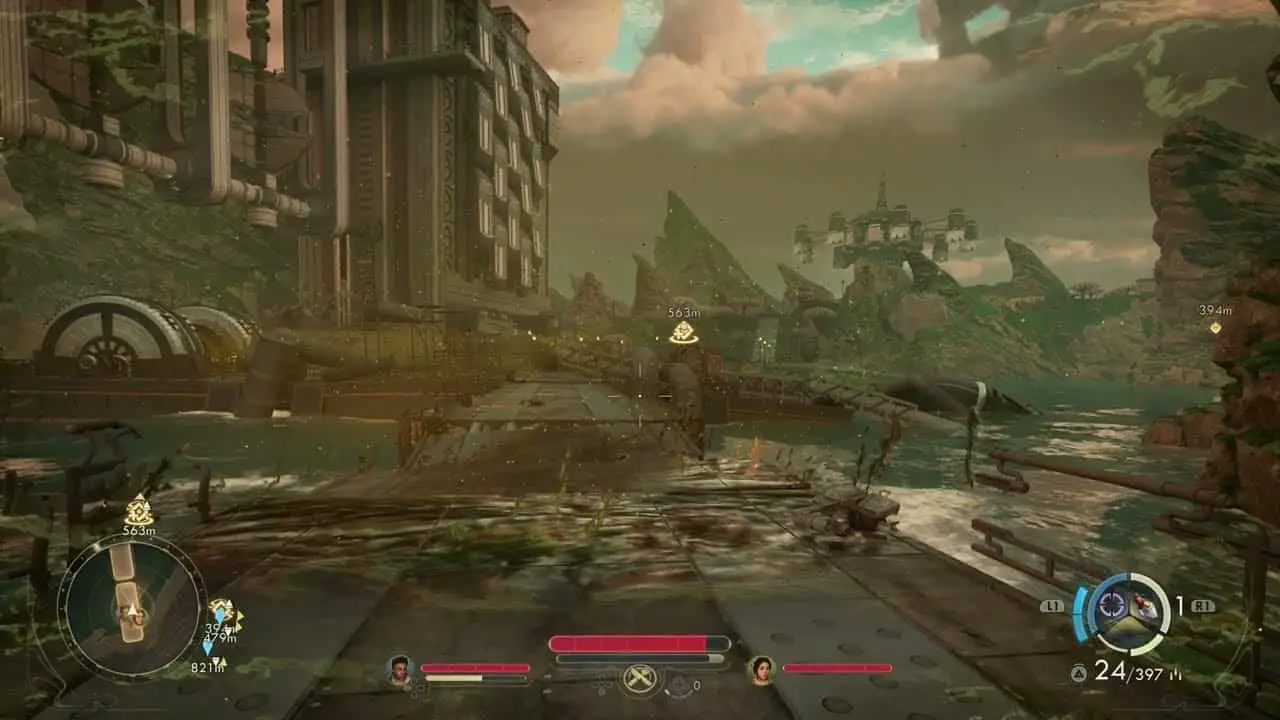Open the circular minimap
Viewport: 1280px width, 720px height.
click(130, 609)
